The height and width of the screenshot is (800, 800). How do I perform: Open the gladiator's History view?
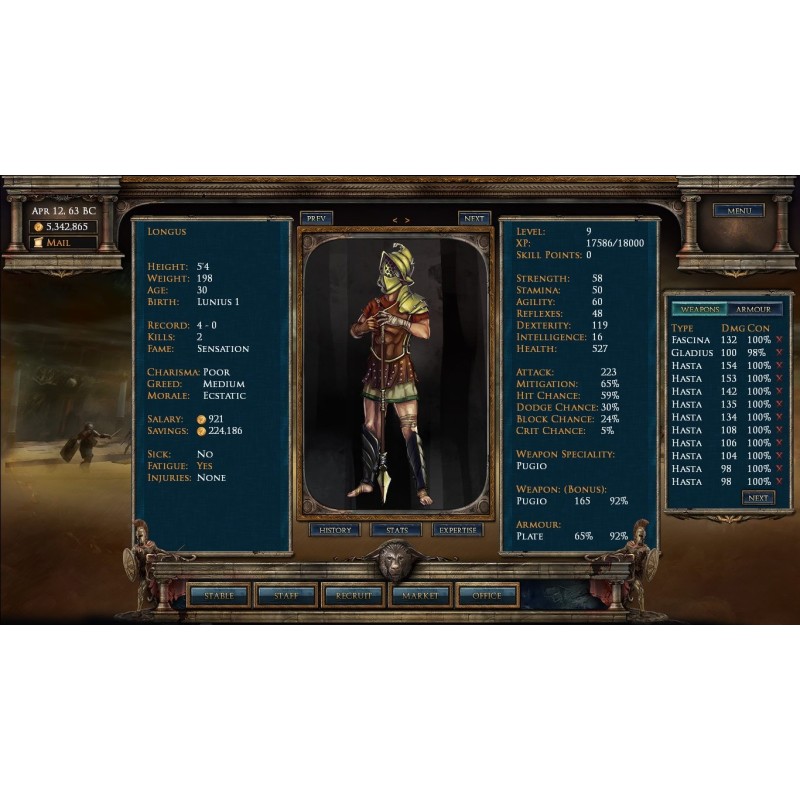click(x=334, y=530)
